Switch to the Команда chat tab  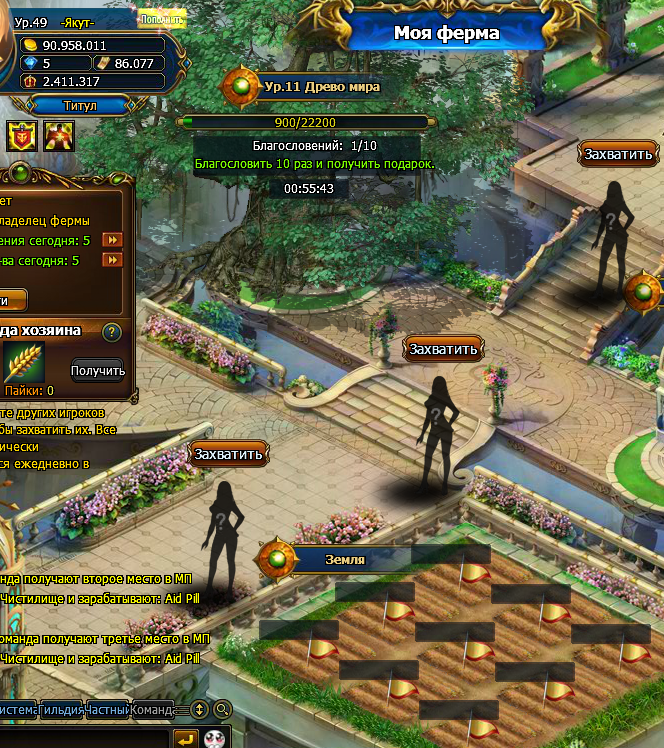pos(152,710)
